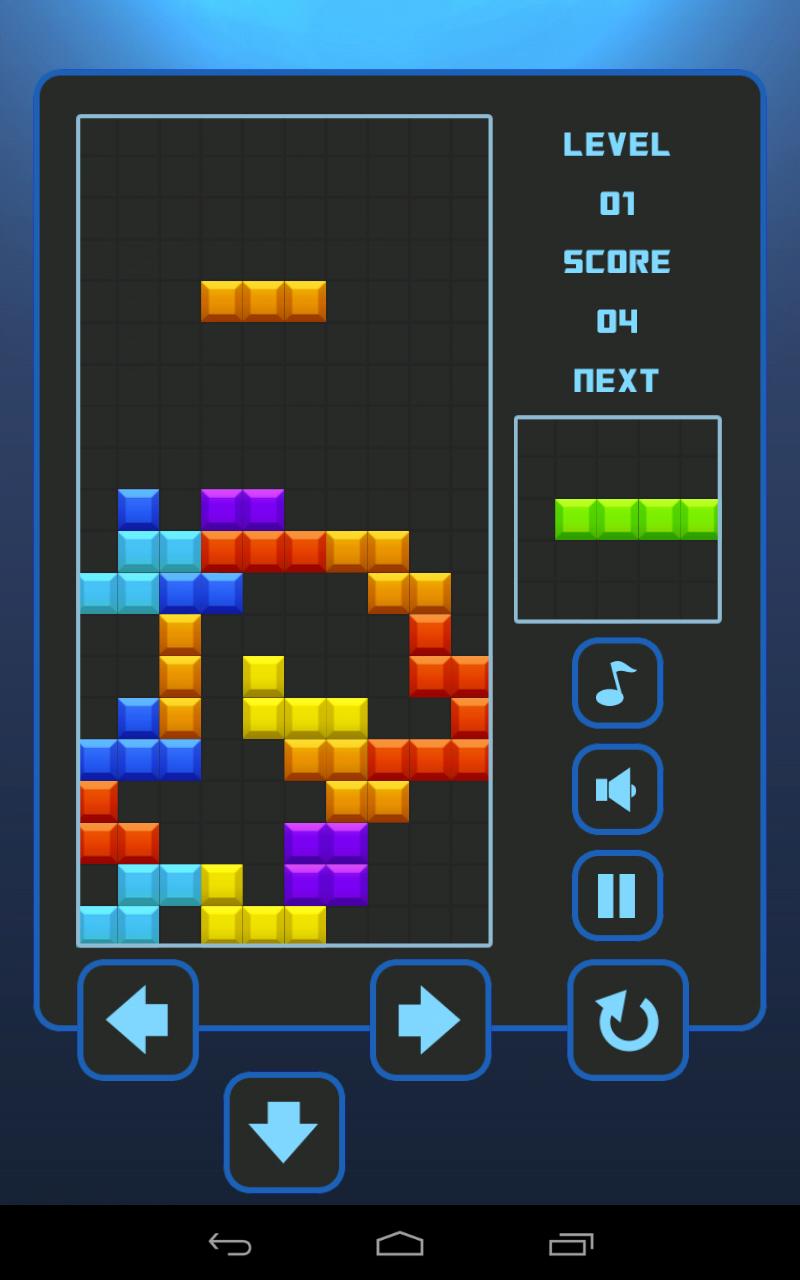
Task: Drop the piece using the down arrow
Action: 284,1132
